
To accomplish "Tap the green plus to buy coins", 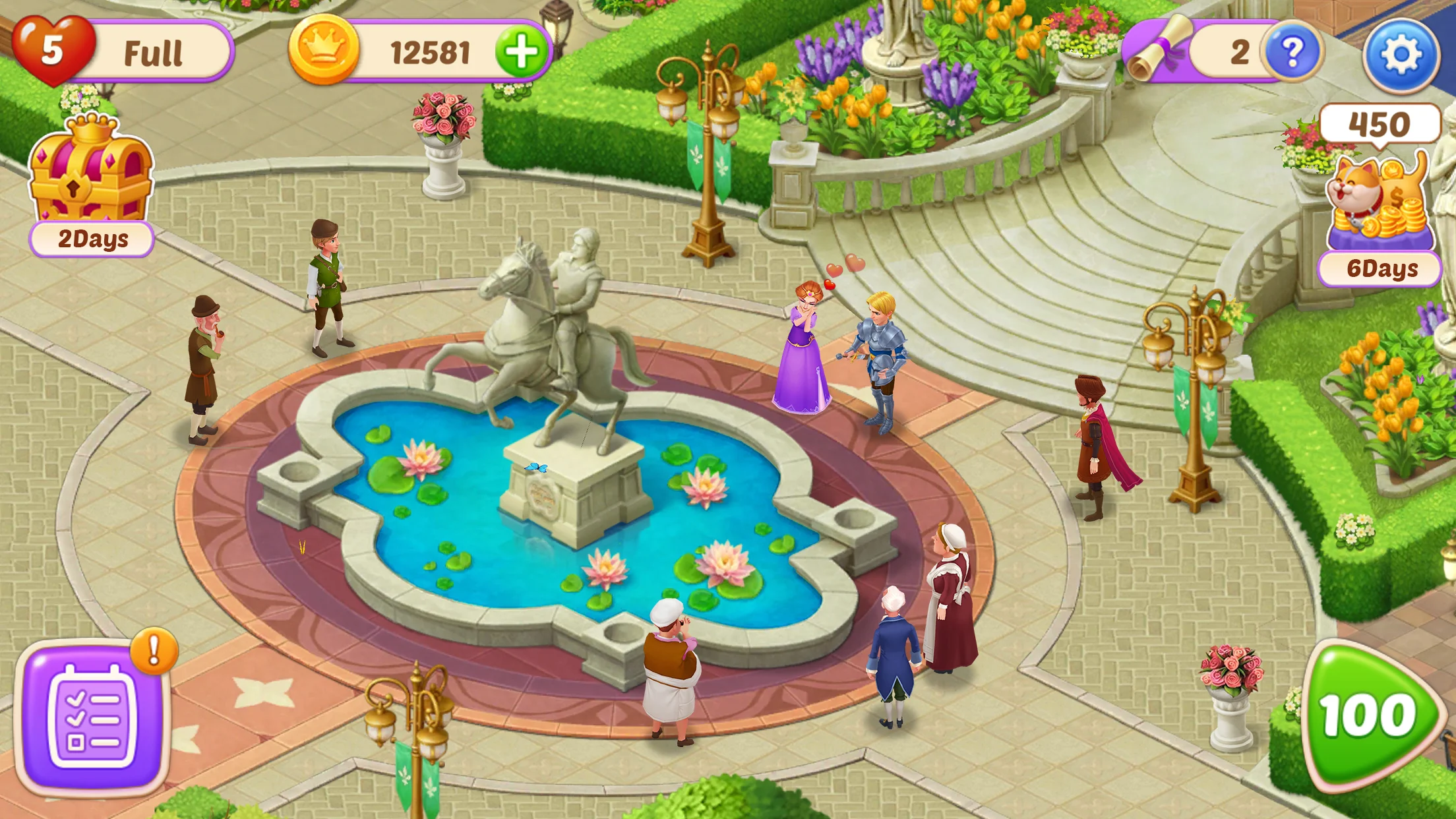I will click(x=522, y=52).
